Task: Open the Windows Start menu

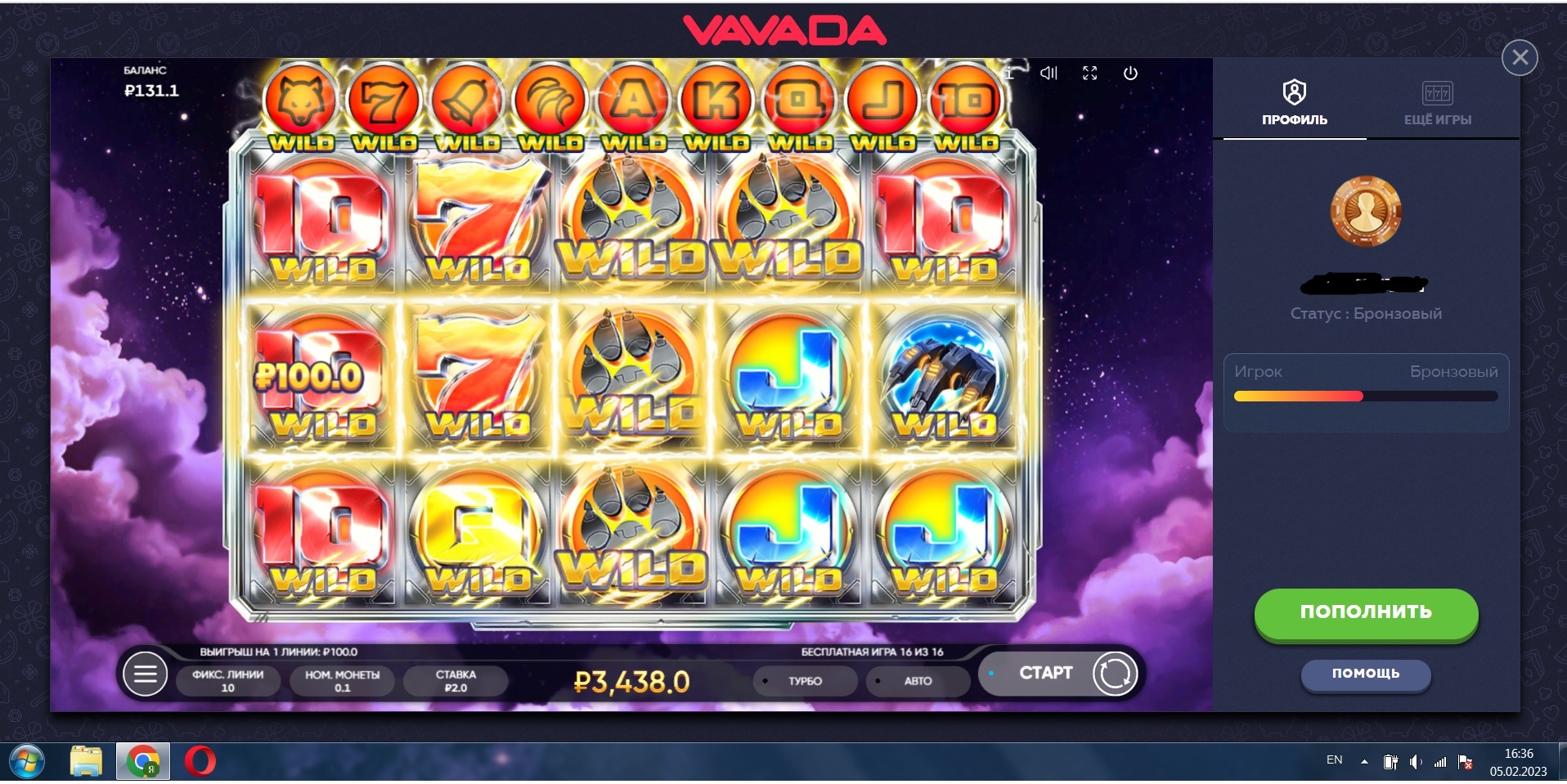Action: [26, 762]
